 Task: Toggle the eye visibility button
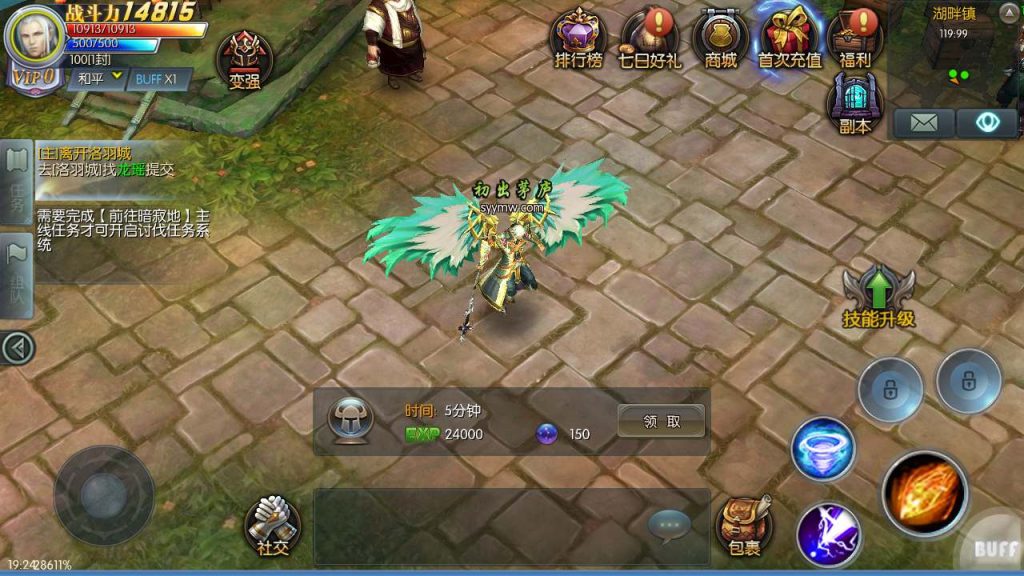click(986, 123)
